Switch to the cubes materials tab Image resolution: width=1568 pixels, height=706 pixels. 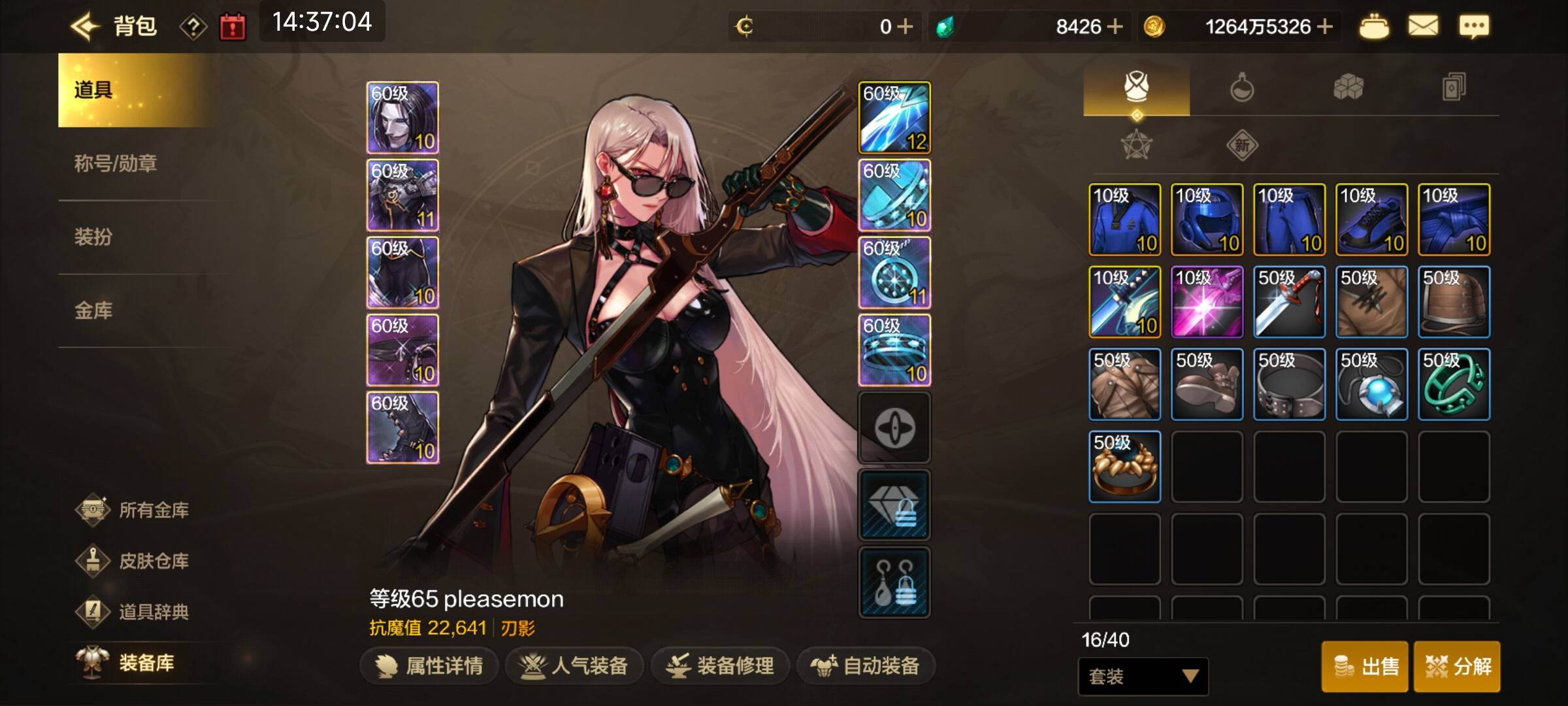[1348, 87]
